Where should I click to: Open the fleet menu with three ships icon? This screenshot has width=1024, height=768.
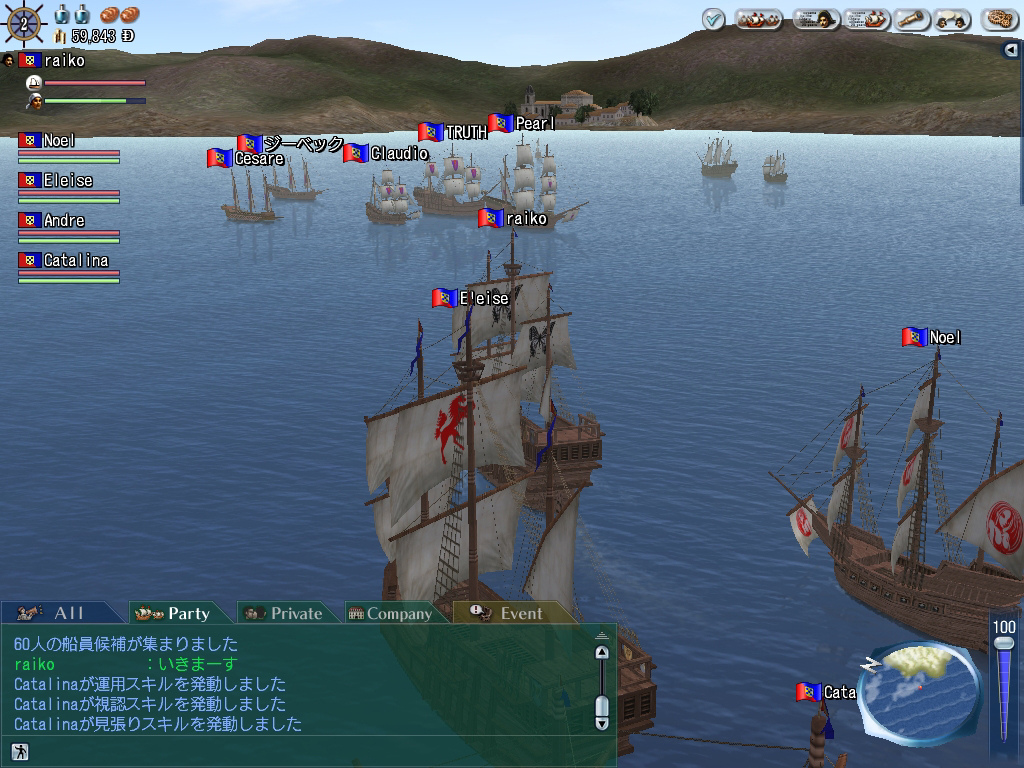coord(759,19)
